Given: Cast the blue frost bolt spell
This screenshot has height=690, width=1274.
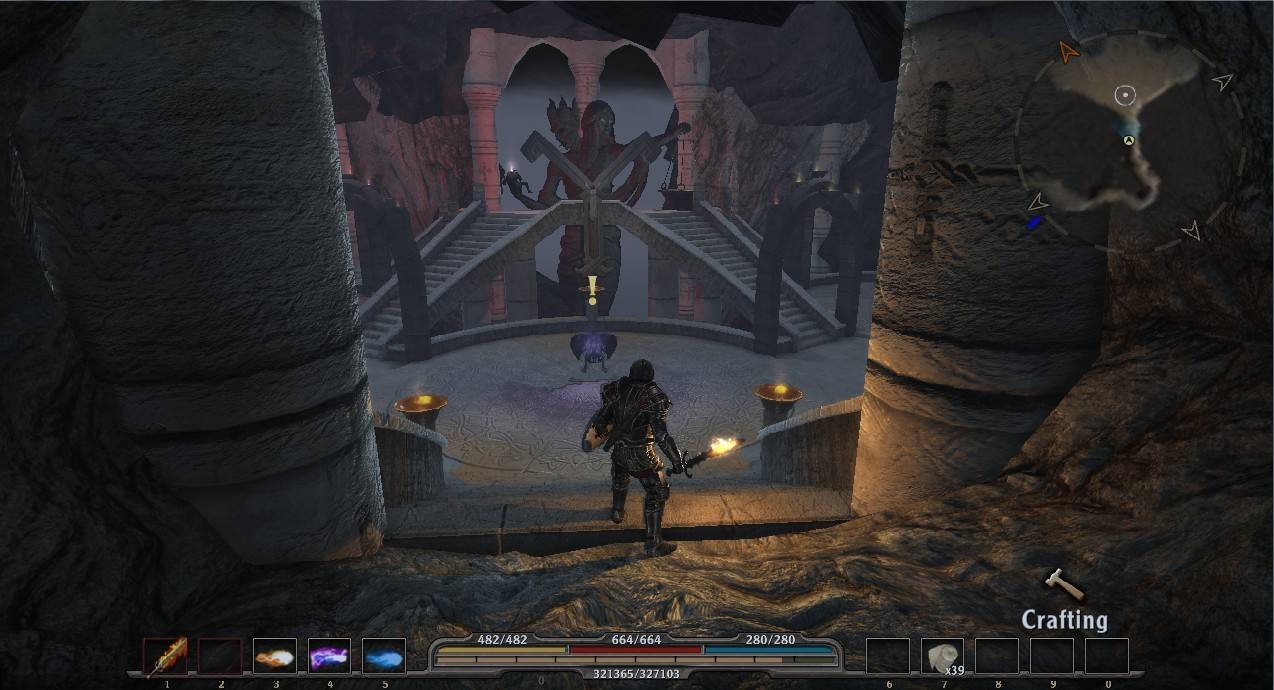Looking at the screenshot, I should [x=384, y=657].
